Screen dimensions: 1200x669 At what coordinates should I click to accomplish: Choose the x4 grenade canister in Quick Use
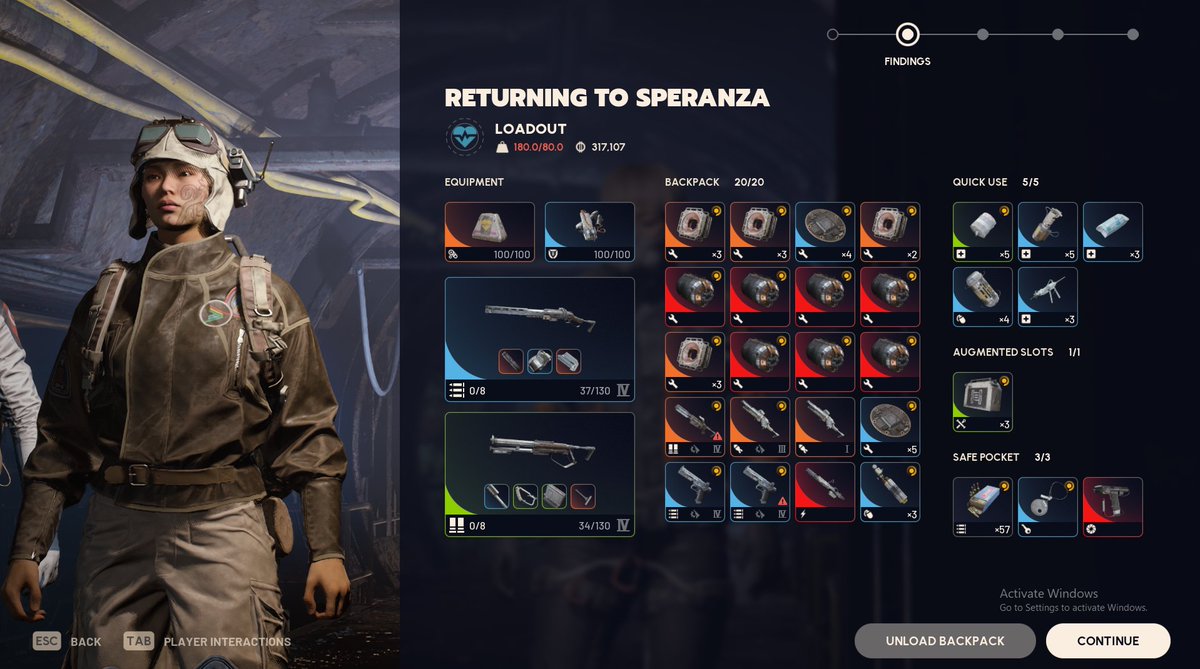tap(982, 297)
